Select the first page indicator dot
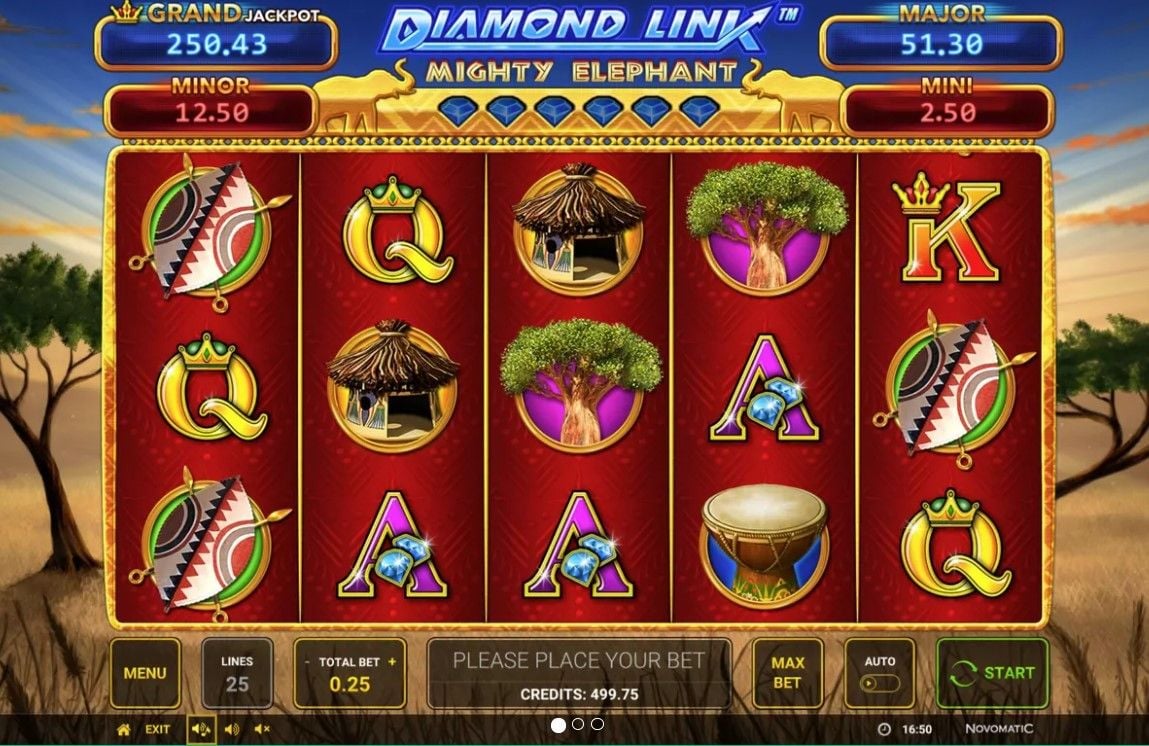Viewport: 1149px width, 746px height. [558, 725]
